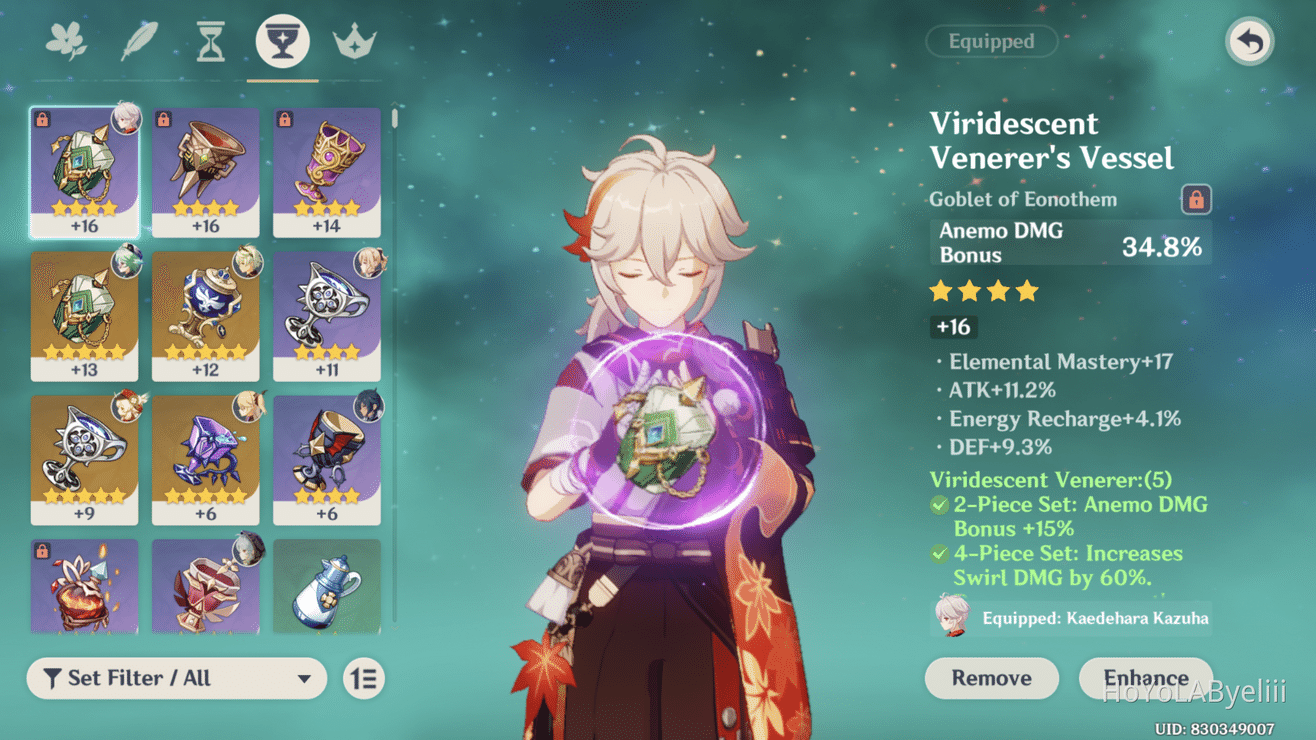1316x740 pixels.
Task: Switch to the Flower of Life tab
Action: (67, 42)
